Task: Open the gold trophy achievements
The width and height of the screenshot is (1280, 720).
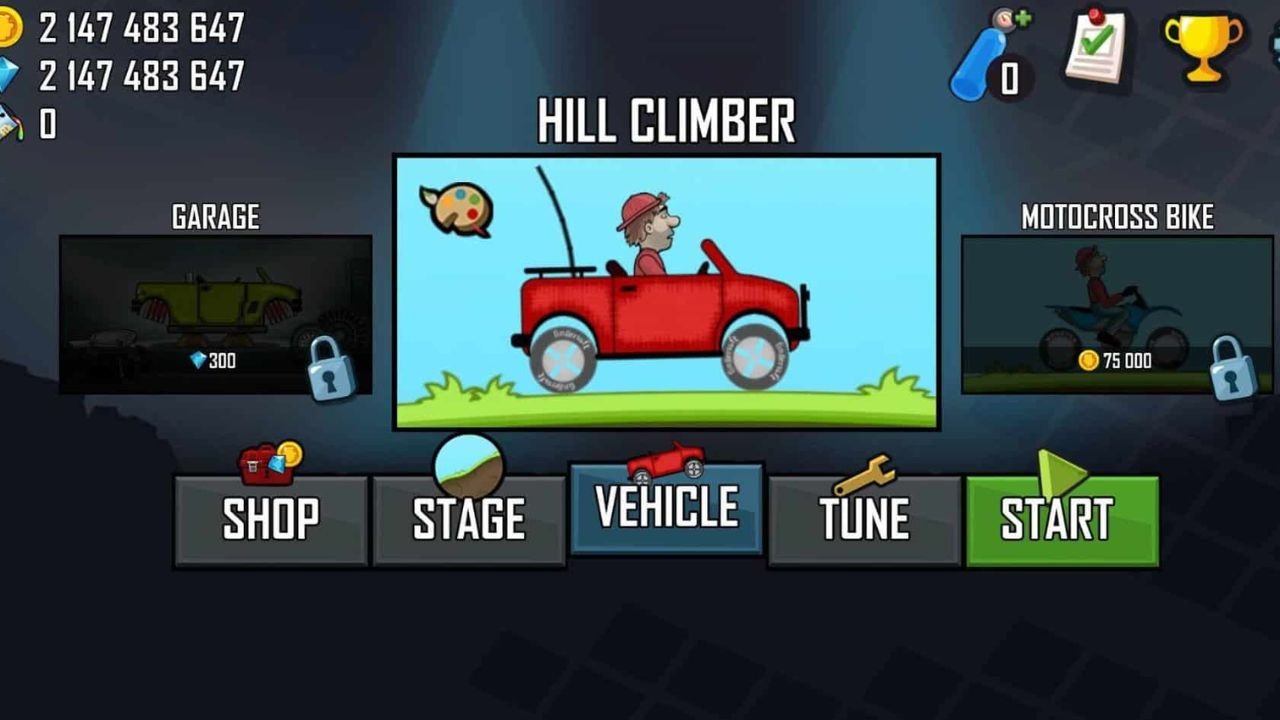Action: (x=1203, y=46)
